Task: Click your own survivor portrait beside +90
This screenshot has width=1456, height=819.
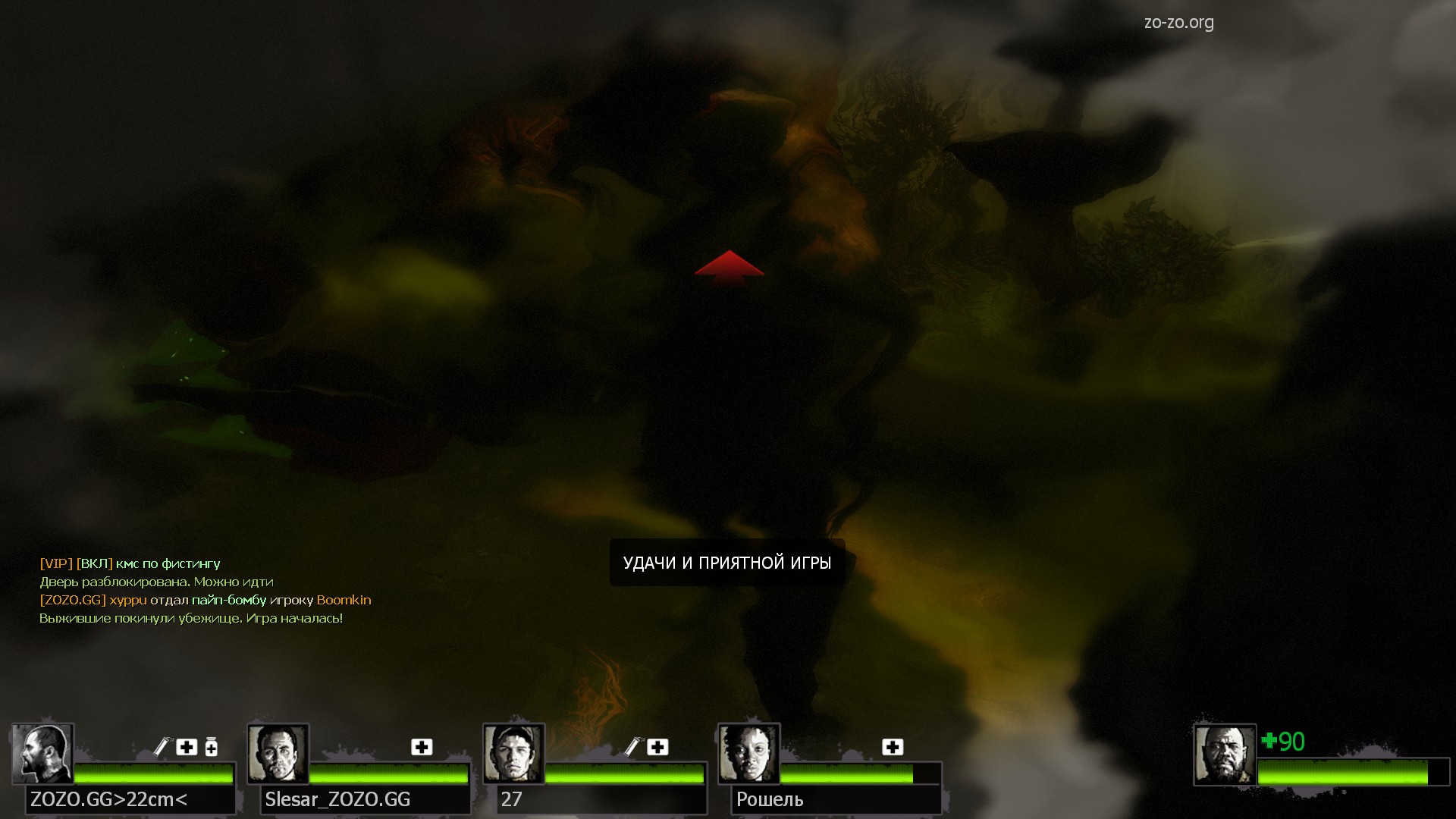Action: tap(1224, 754)
